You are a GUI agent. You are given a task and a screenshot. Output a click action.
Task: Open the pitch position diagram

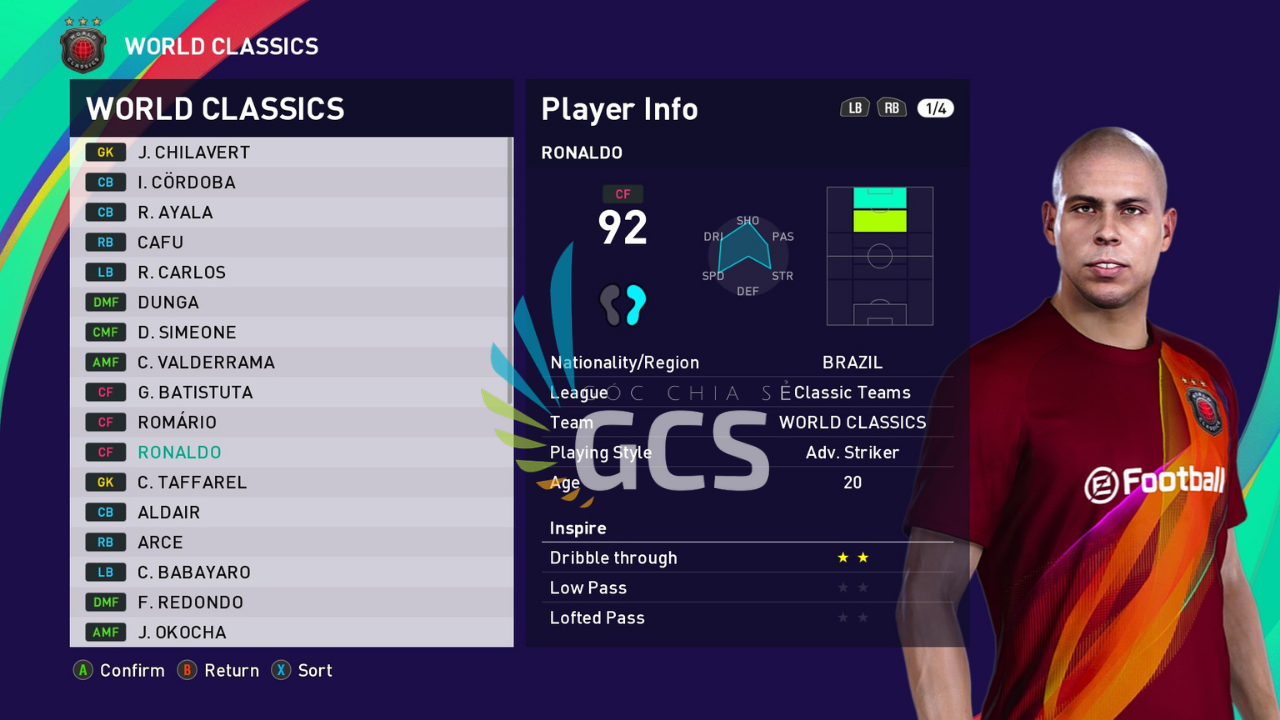879,257
